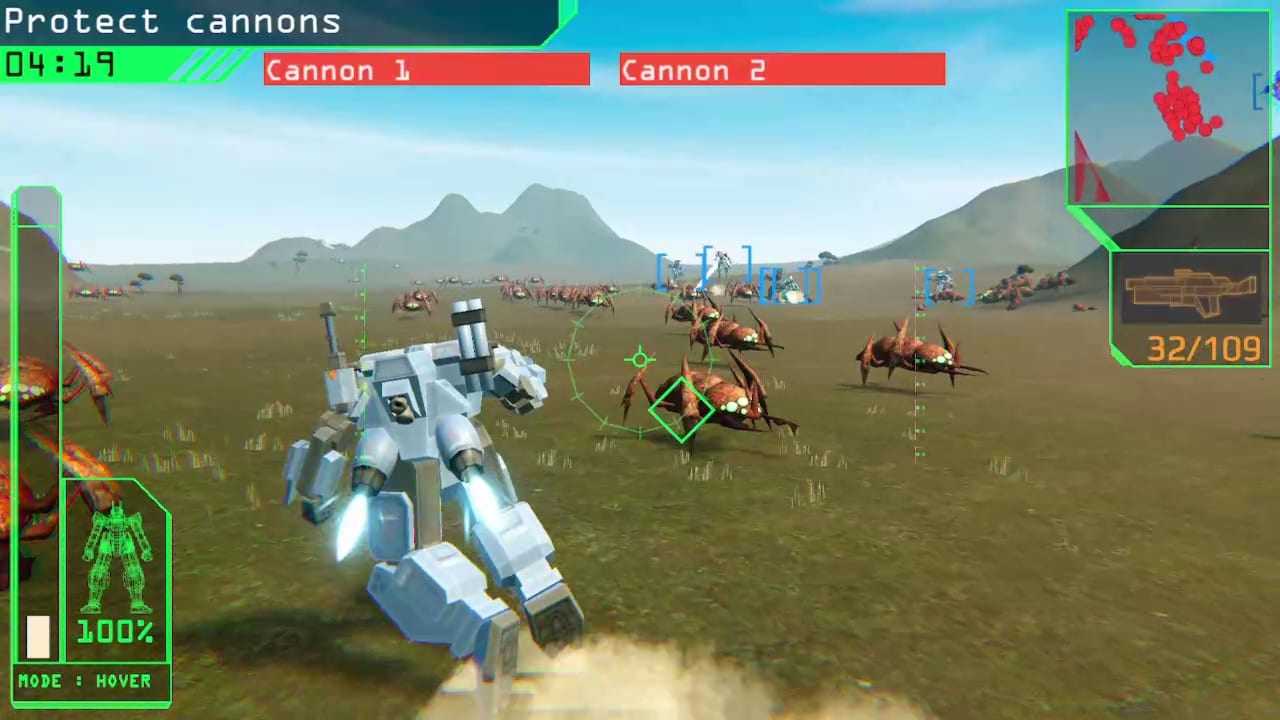
Task: Open the minimap in the top right
Action: (1168, 105)
